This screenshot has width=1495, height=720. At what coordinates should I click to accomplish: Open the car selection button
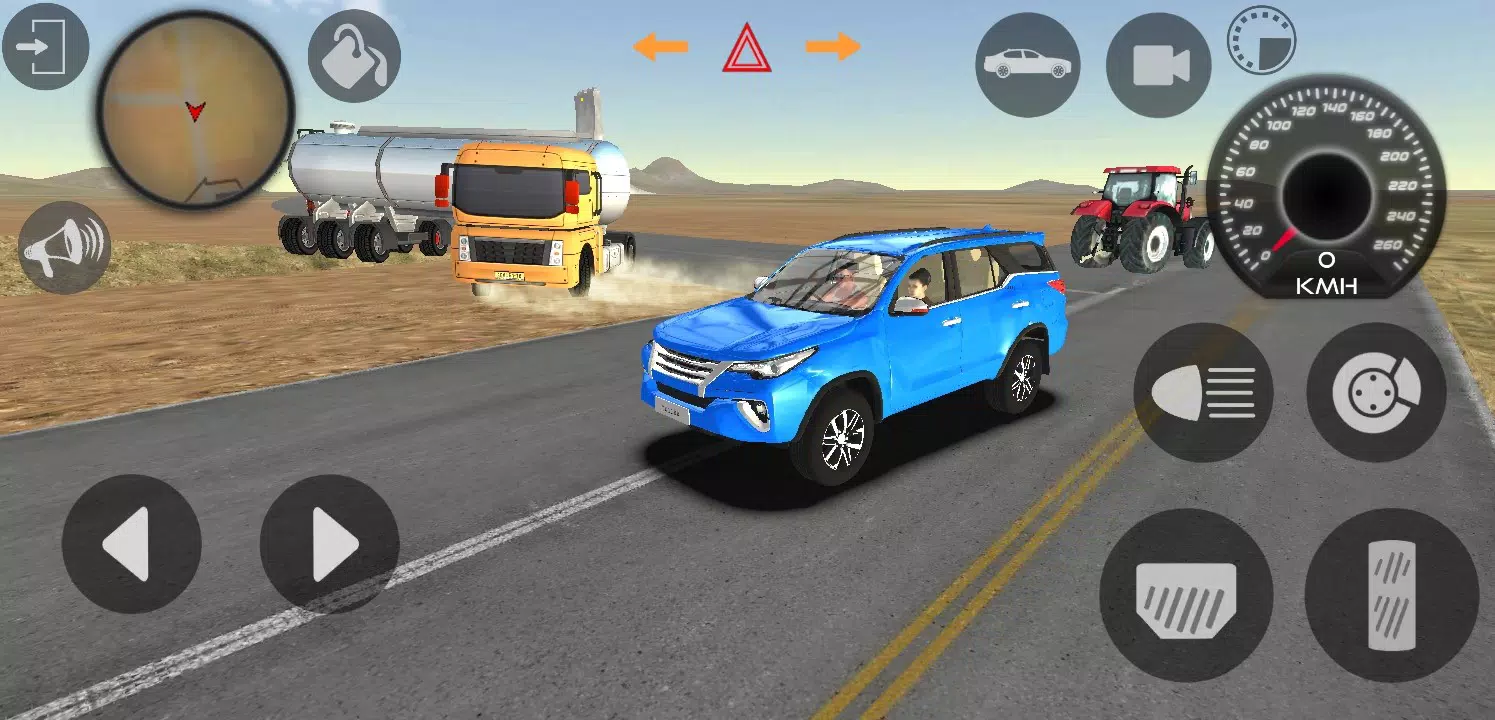1027,65
